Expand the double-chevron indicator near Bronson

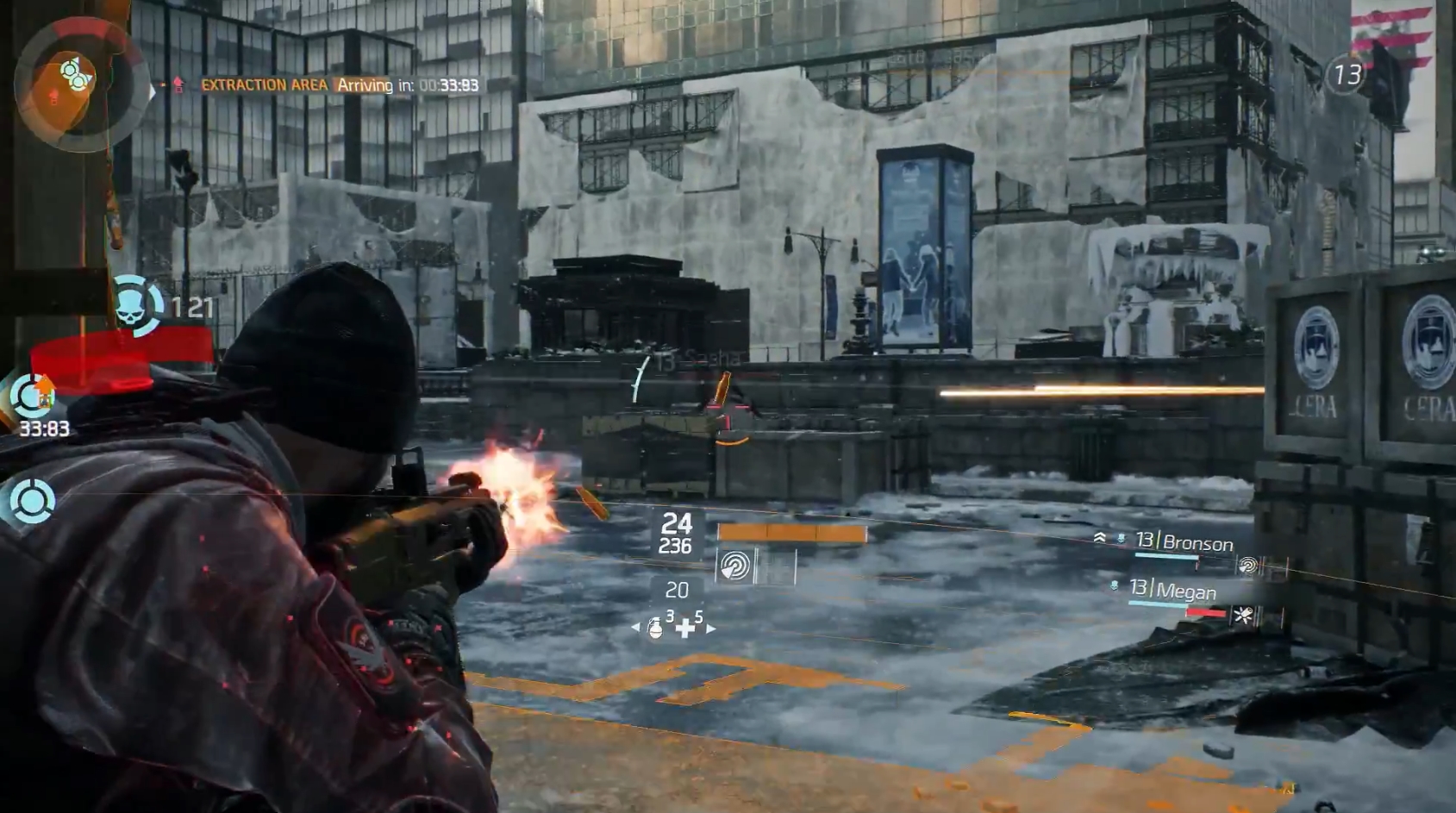(x=1101, y=538)
